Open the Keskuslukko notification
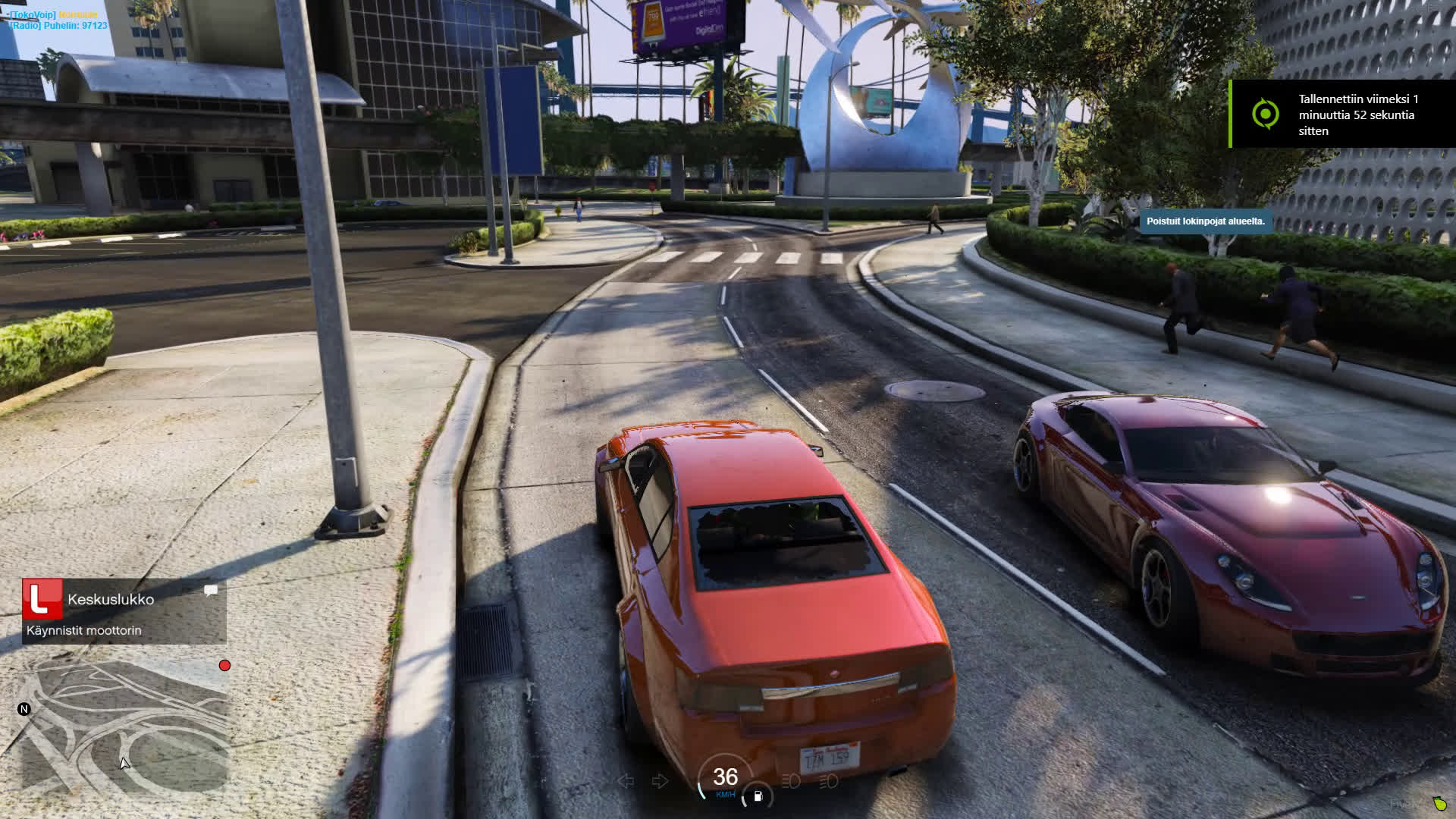The height and width of the screenshot is (819, 1456). point(124,612)
